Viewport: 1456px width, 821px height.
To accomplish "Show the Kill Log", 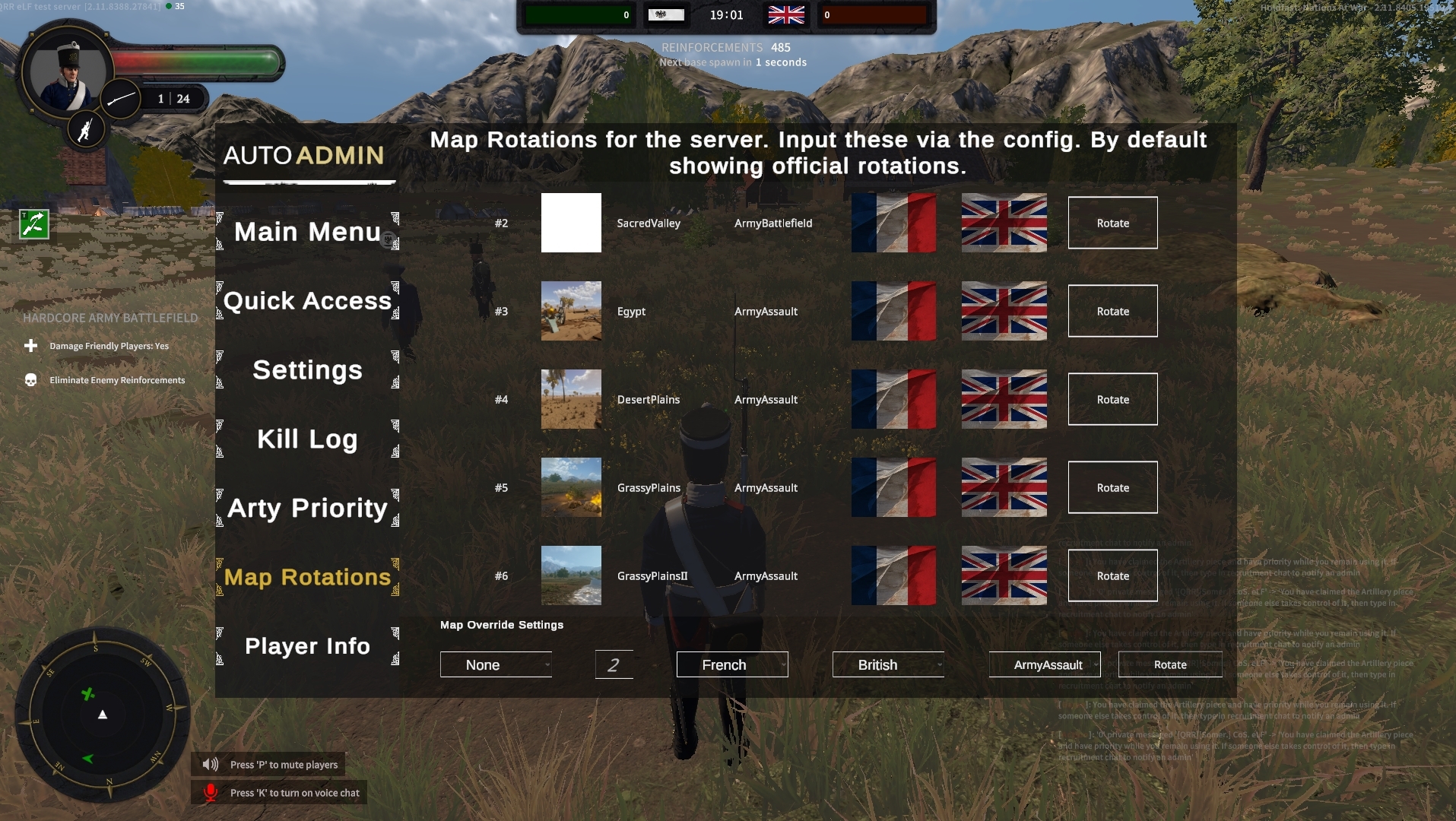I will (307, 439).
